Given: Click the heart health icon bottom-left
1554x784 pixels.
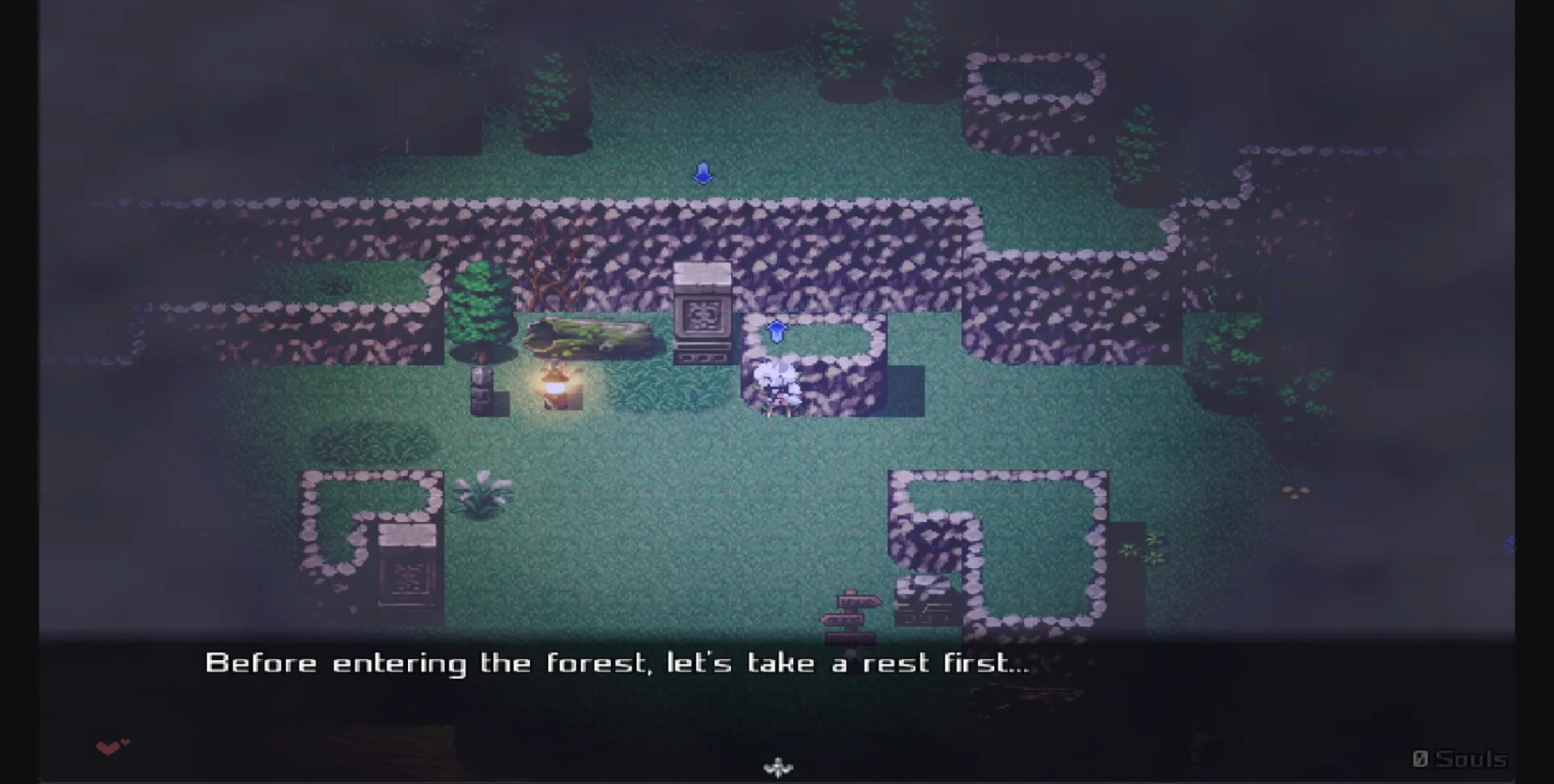Looking at the screenshot, I should tap(108, 748).
